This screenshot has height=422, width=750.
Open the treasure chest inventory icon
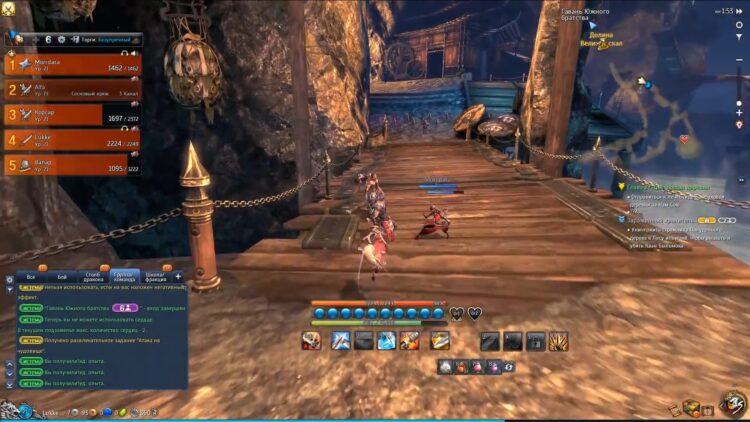point(691,407)
